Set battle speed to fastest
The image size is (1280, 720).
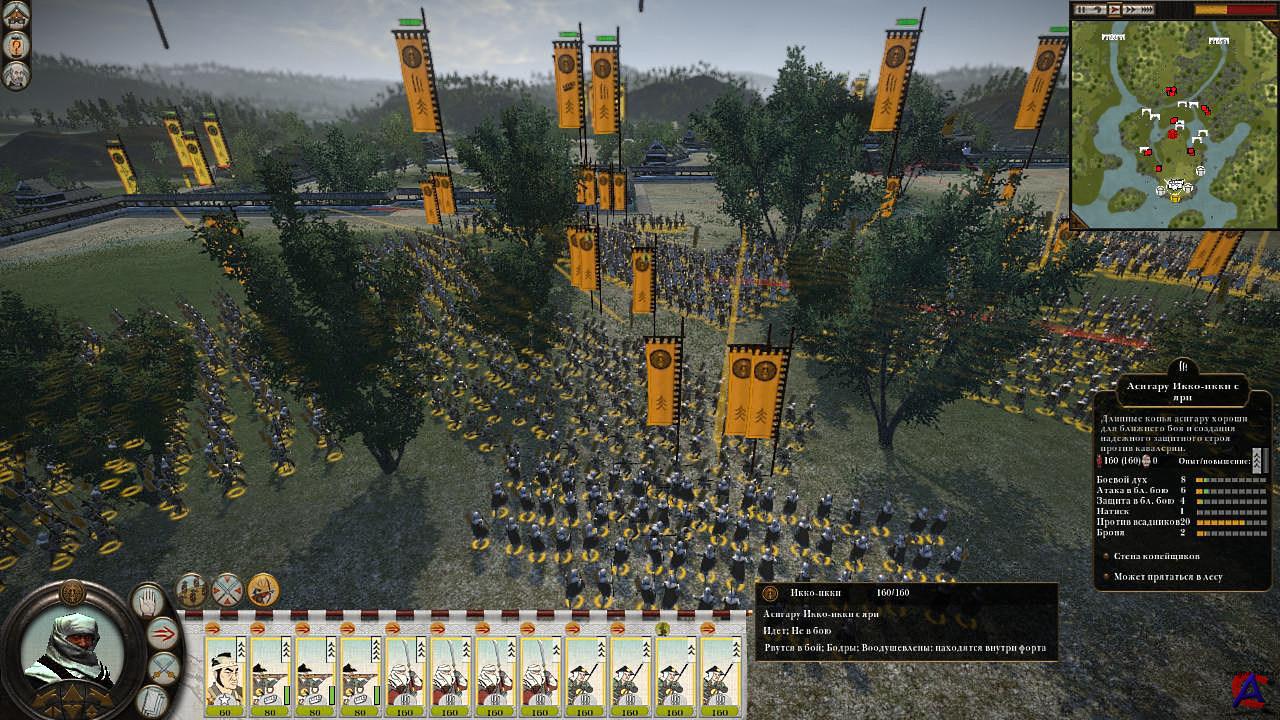1148,9
